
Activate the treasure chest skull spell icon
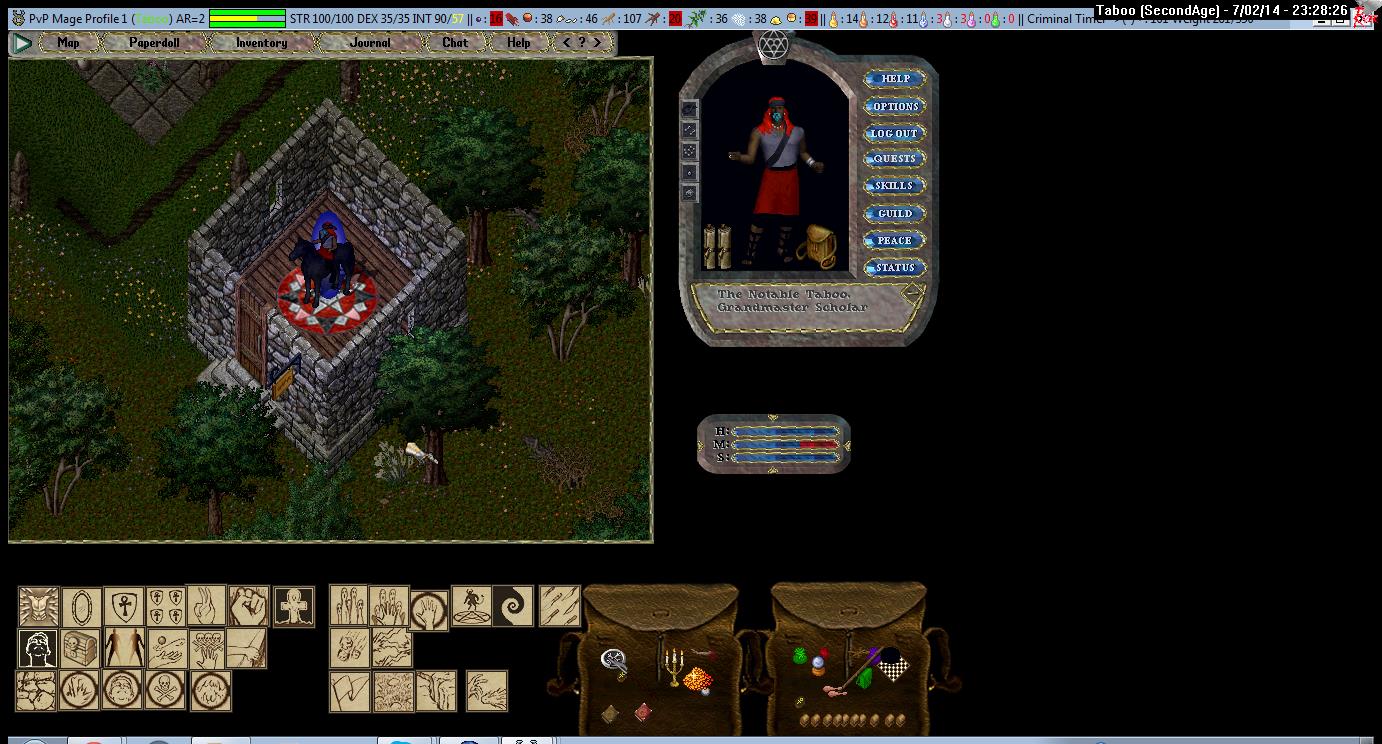(81, 649)
